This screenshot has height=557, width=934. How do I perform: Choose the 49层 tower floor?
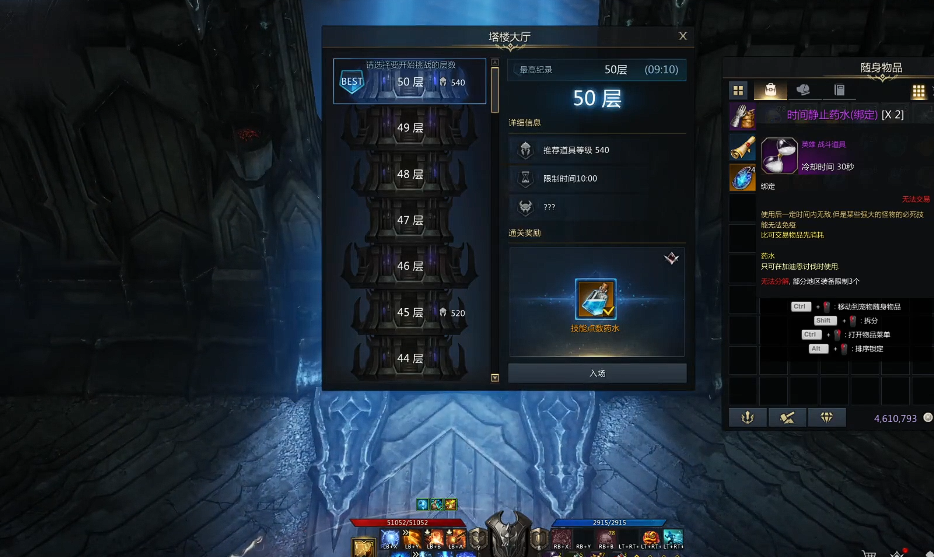pyautogui.click(x=410, y=128)
